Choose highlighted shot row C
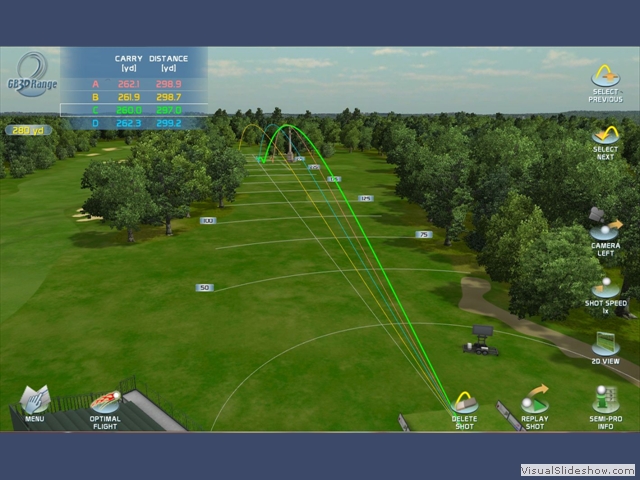The width and height of the screenshot is (640, 480). [134, 110]
